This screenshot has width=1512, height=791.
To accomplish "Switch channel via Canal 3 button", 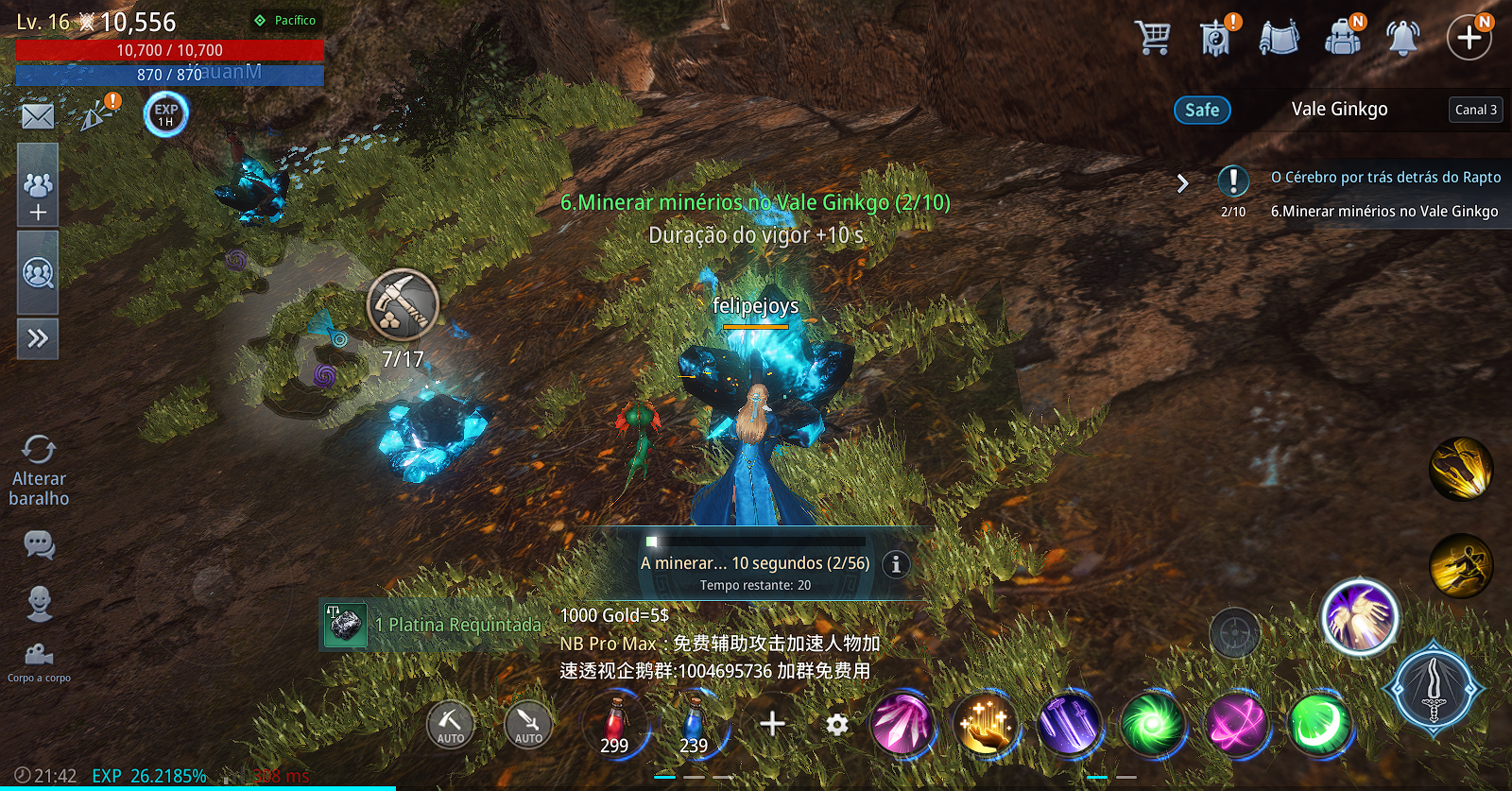I will (x=1475, y=110).
